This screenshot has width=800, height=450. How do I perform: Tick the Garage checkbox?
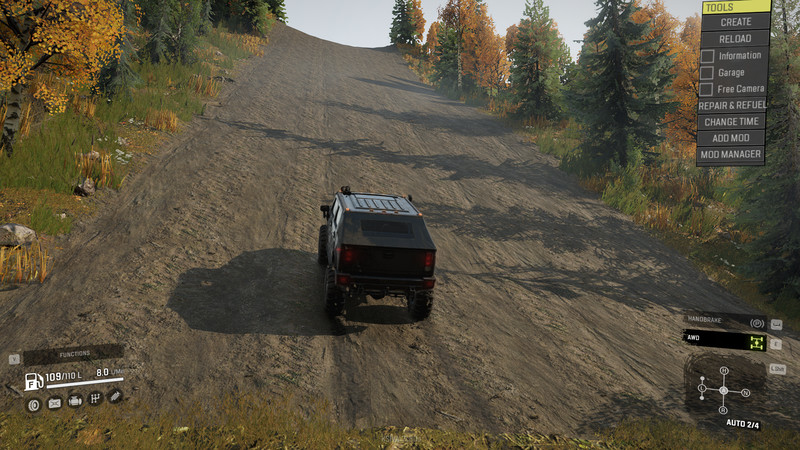[x=707, y=73]
